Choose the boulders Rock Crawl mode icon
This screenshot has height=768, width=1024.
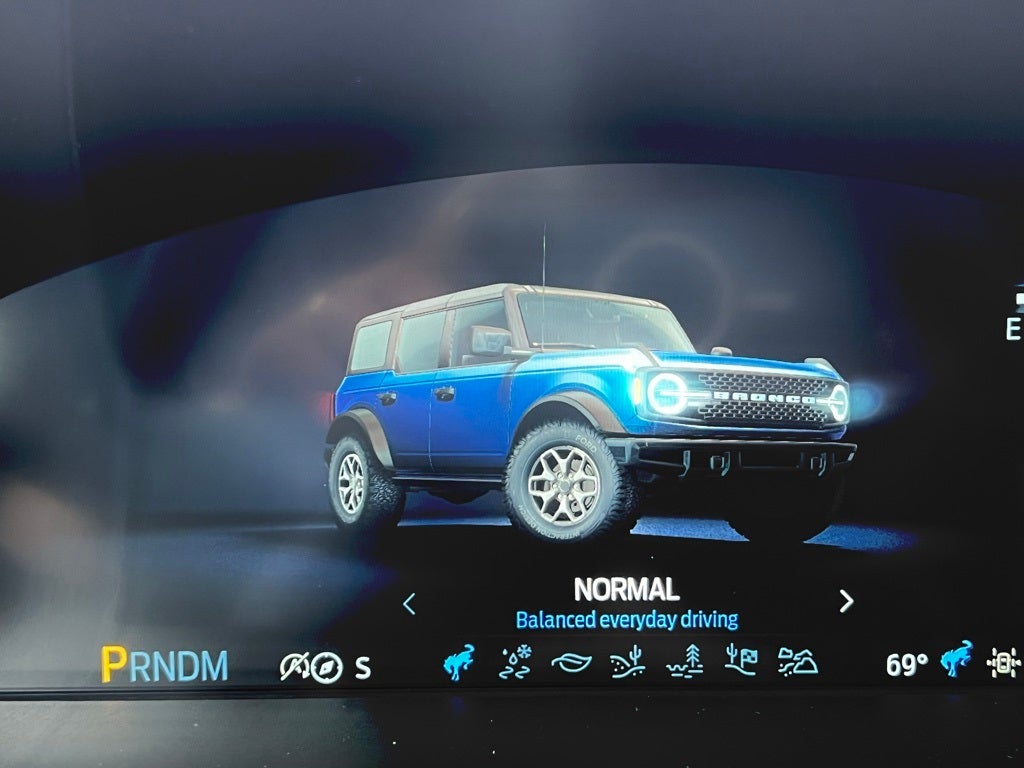point(798,663)
